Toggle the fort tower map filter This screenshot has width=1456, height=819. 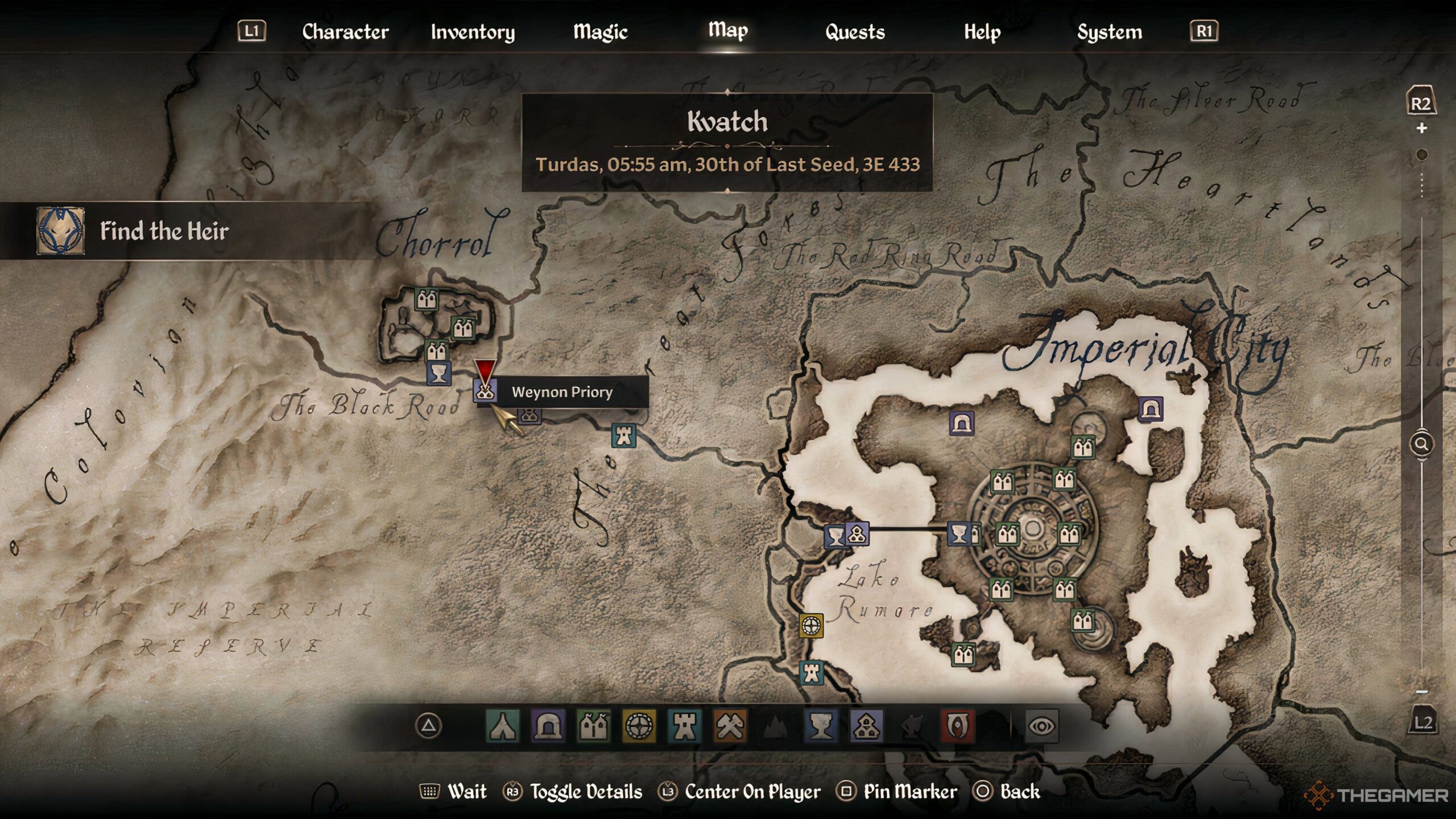(684, 726)
